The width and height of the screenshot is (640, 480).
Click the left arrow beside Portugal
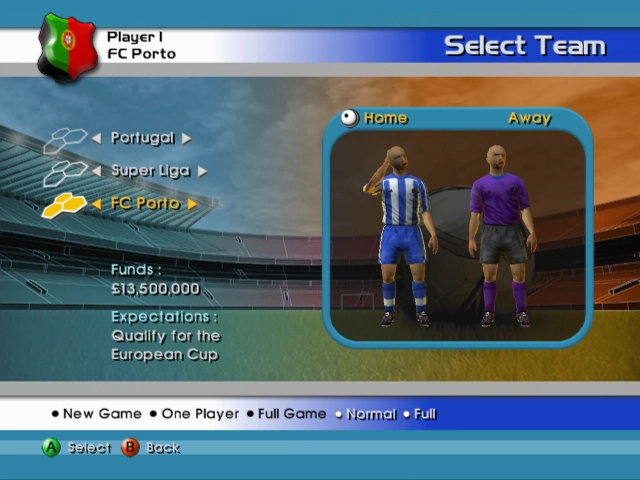pyautogui.click(x=97, y=139)
